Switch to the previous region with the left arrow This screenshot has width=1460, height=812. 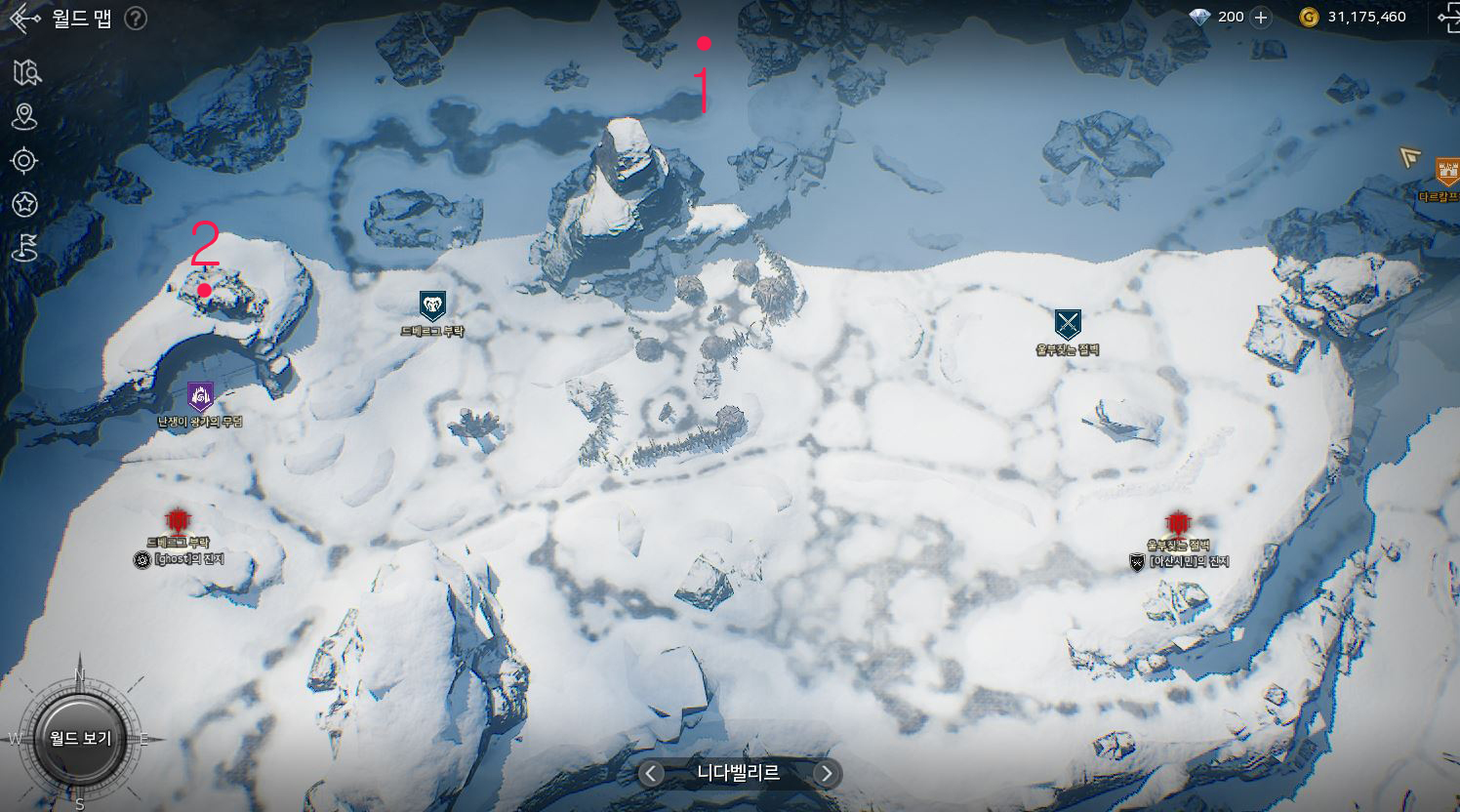(x=651, y=774)
